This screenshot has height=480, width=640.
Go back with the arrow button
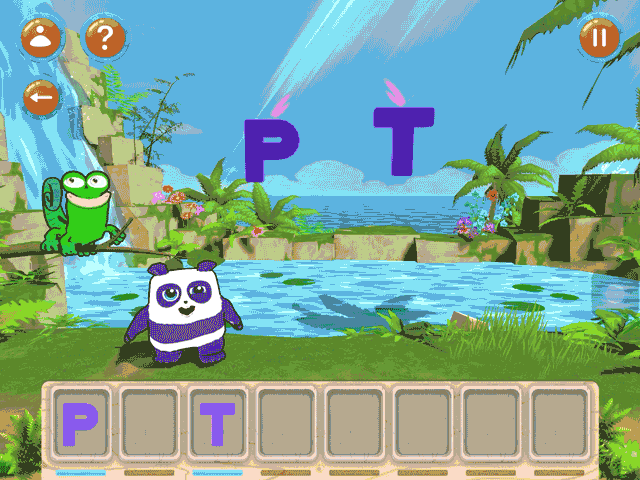42,98
